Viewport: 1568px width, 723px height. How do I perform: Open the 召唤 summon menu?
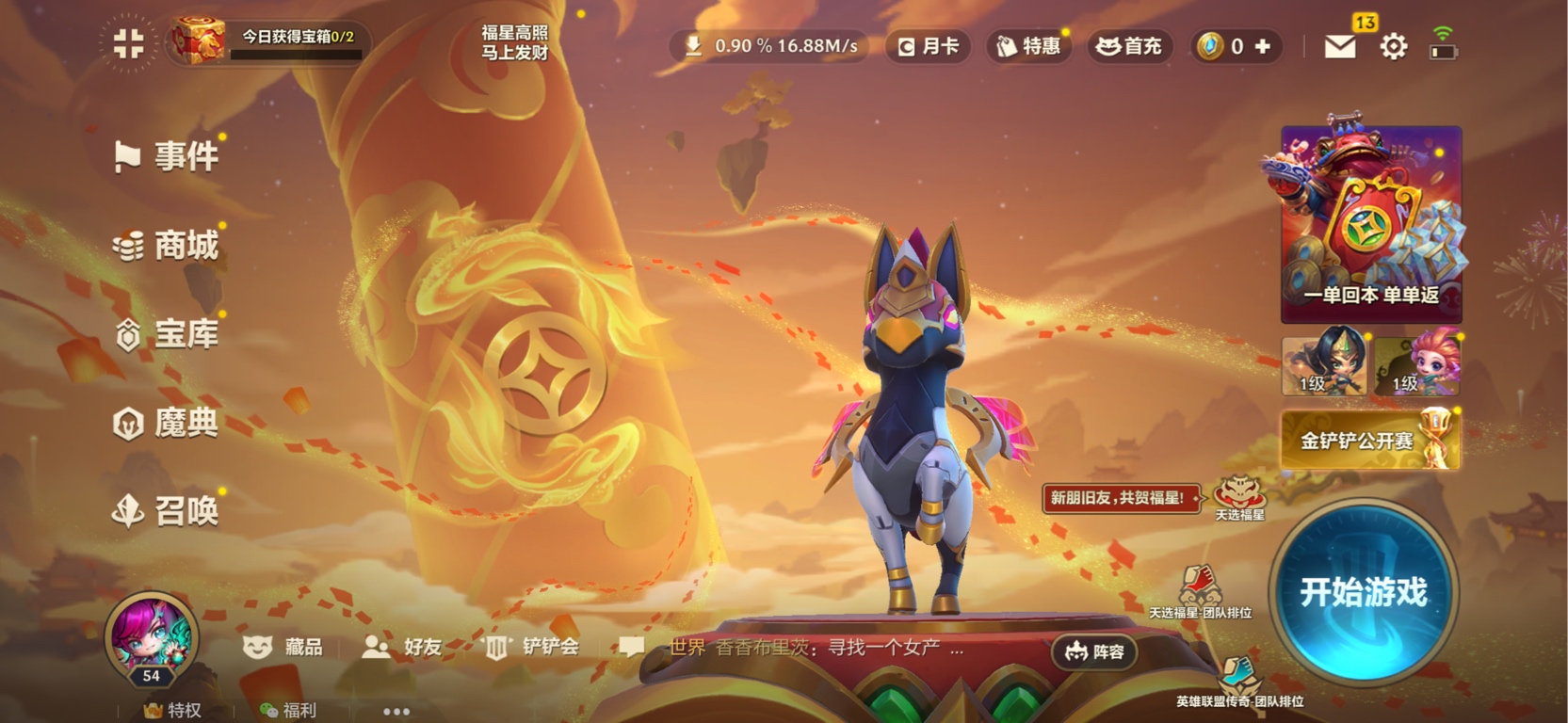pyautogui.click(x=168, y=511)
